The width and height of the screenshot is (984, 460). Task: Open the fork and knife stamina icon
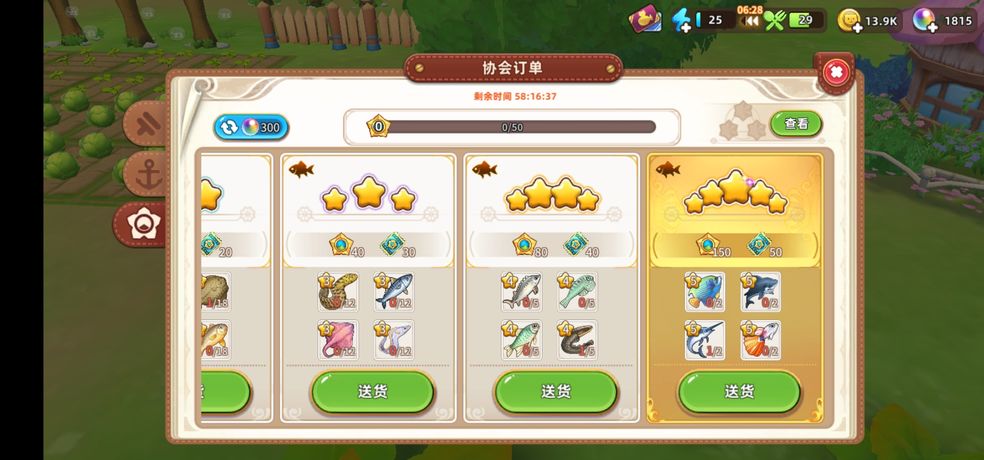tap(774, 20)
